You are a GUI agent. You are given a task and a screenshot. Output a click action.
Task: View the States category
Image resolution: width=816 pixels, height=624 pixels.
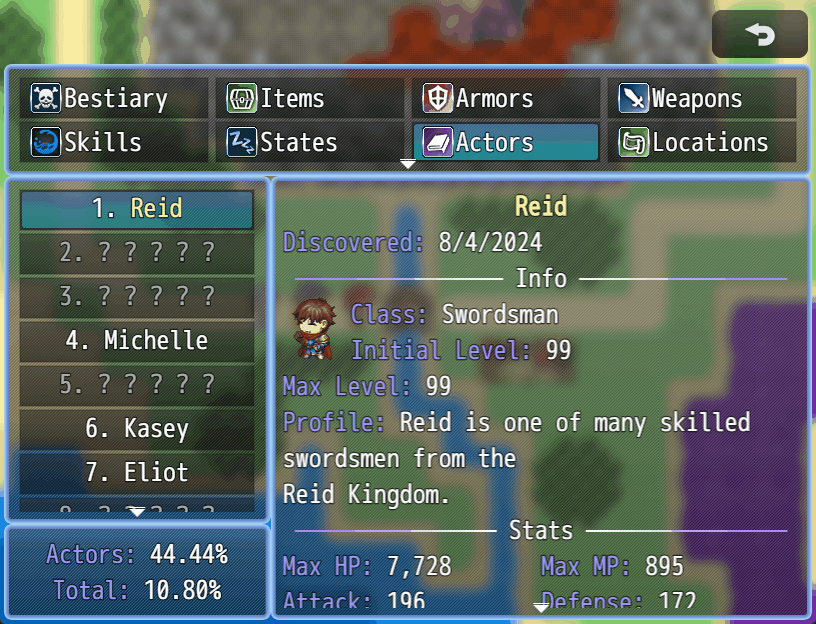(x=309, y=142)
